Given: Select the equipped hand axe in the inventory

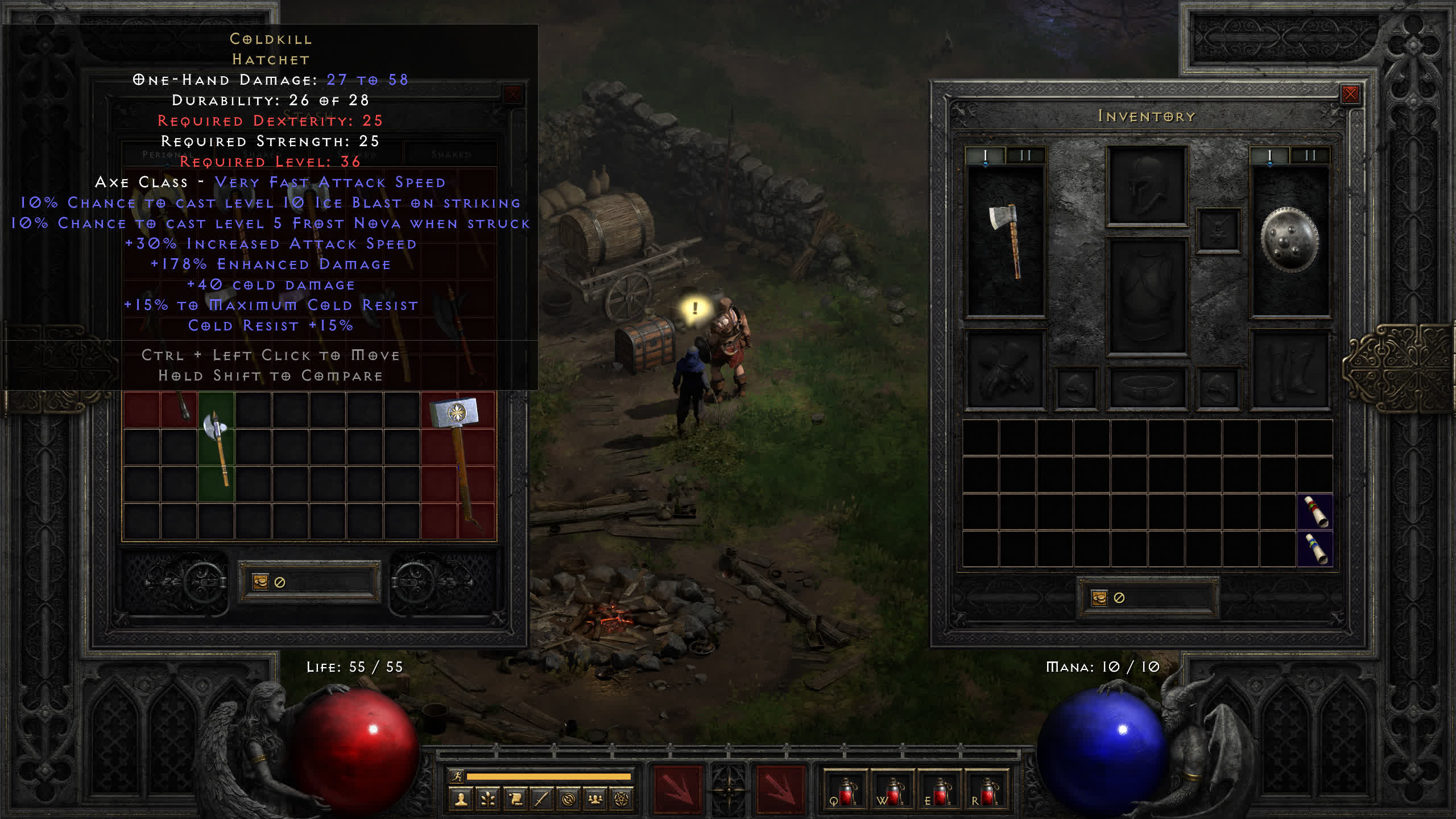Looking at the screenshot, I should tap(1006, 241).
